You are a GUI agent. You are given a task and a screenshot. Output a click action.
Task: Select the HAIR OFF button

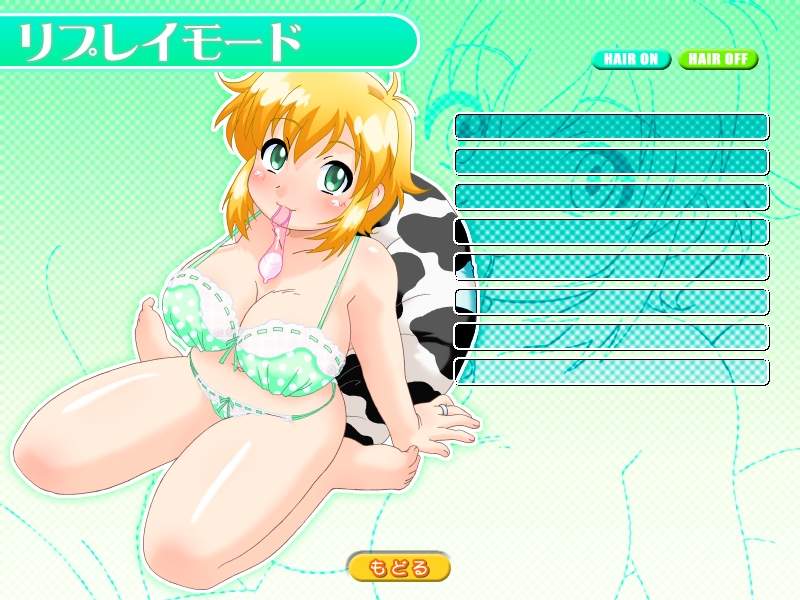(x=717, y=59)
